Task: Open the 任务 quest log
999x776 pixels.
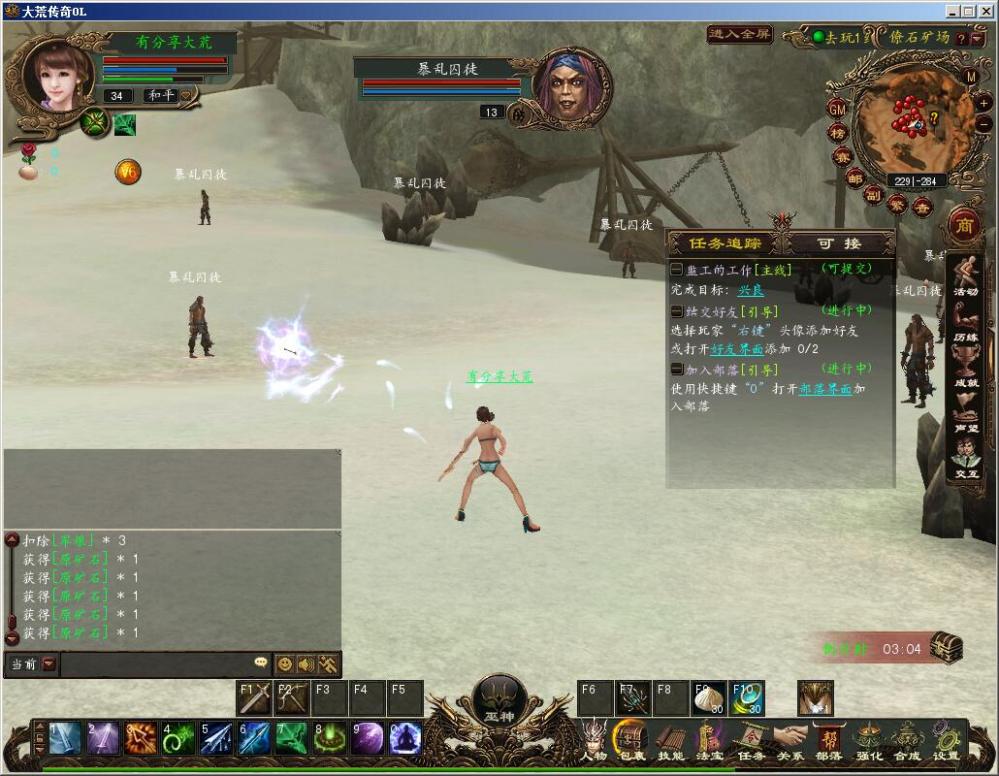Action: (751, 740)
